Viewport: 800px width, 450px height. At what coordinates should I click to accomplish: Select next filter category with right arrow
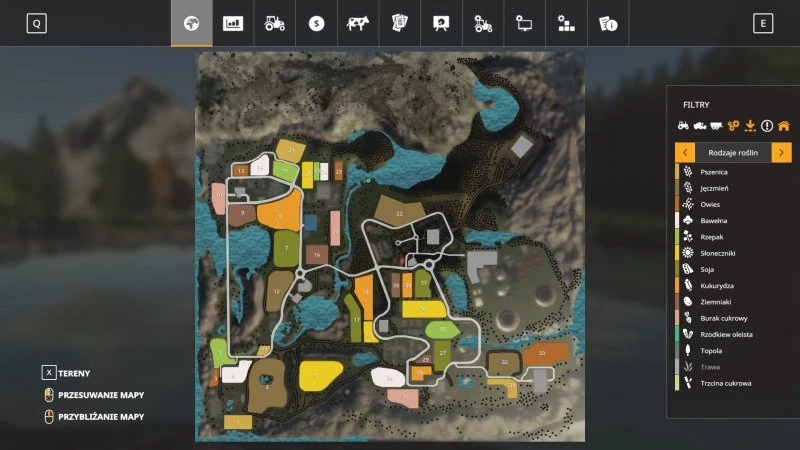pos(781,152)
